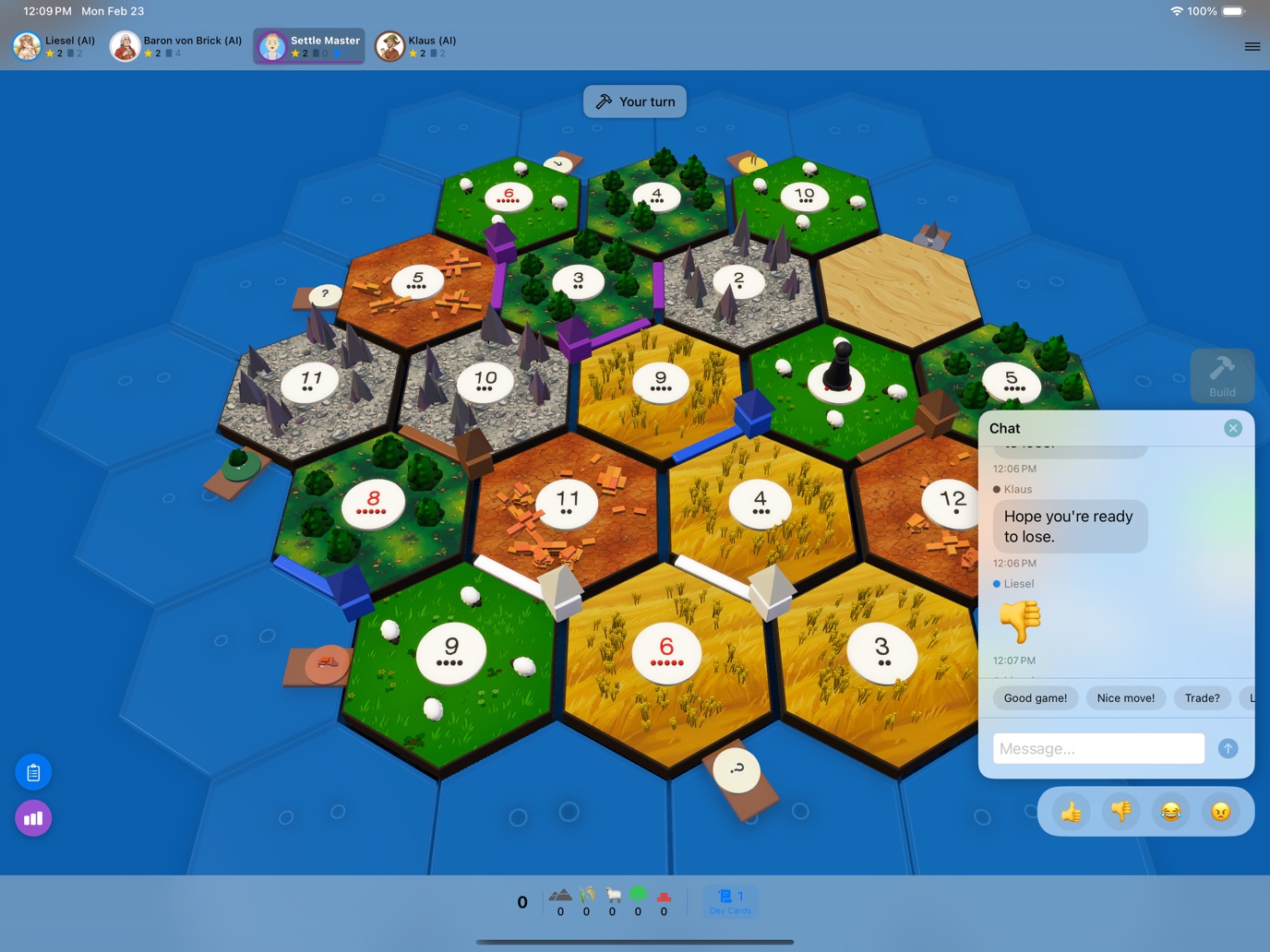
Task: Send the Trade? quick chat message
Action: click(1202, 697)
